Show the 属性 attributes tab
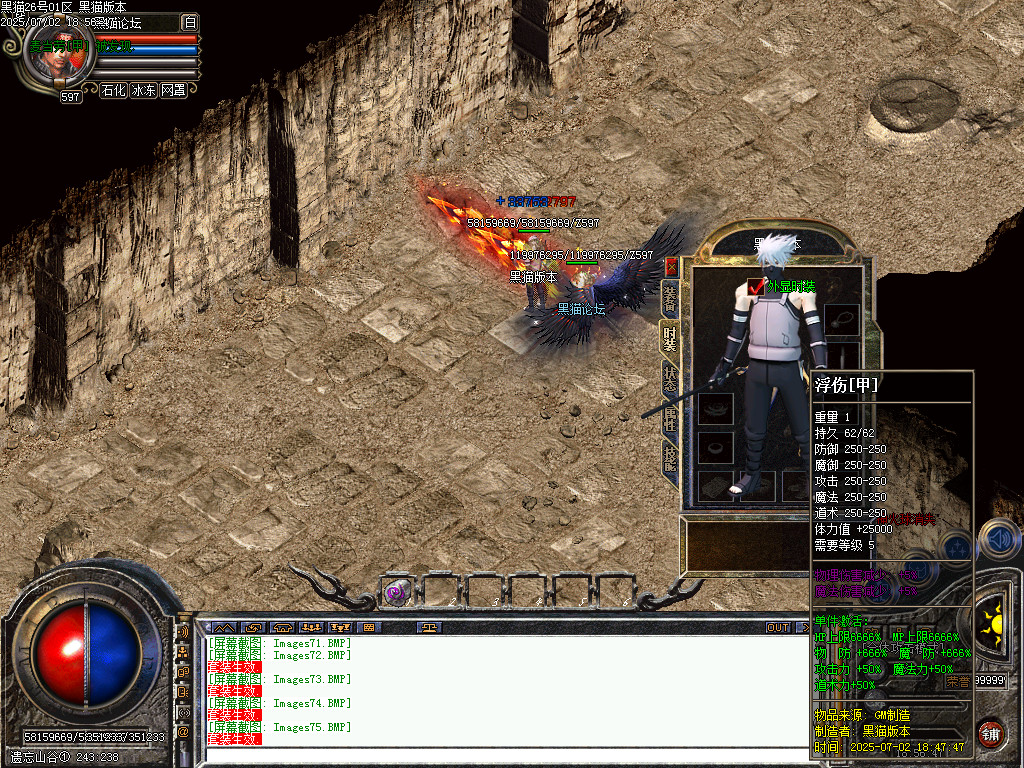This screenshot has height=768, width=1024. pyautogui.click(x=670, y=422)
